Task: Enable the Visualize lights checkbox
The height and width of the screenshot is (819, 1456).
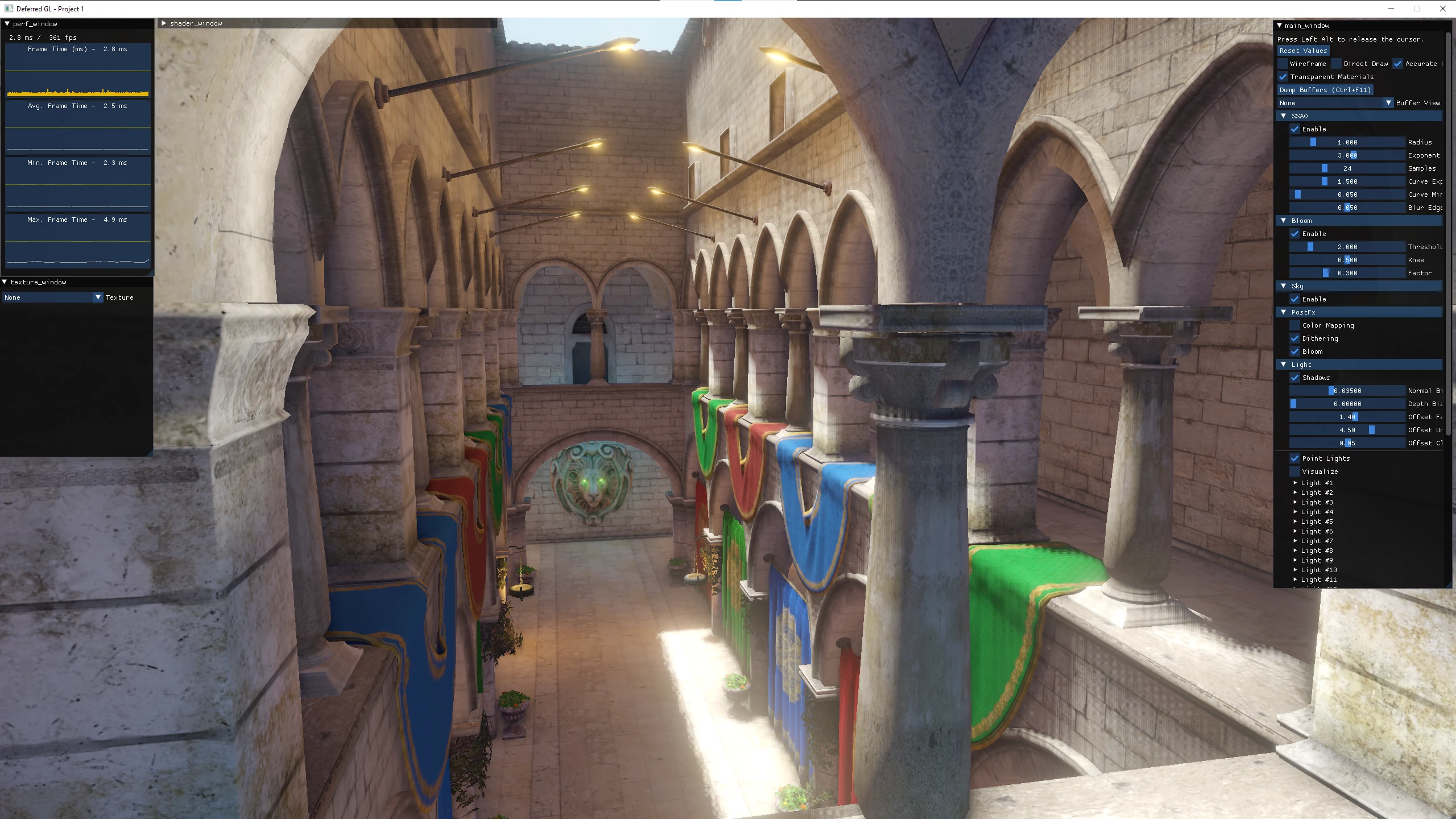Action: [x=1295, y=471]
